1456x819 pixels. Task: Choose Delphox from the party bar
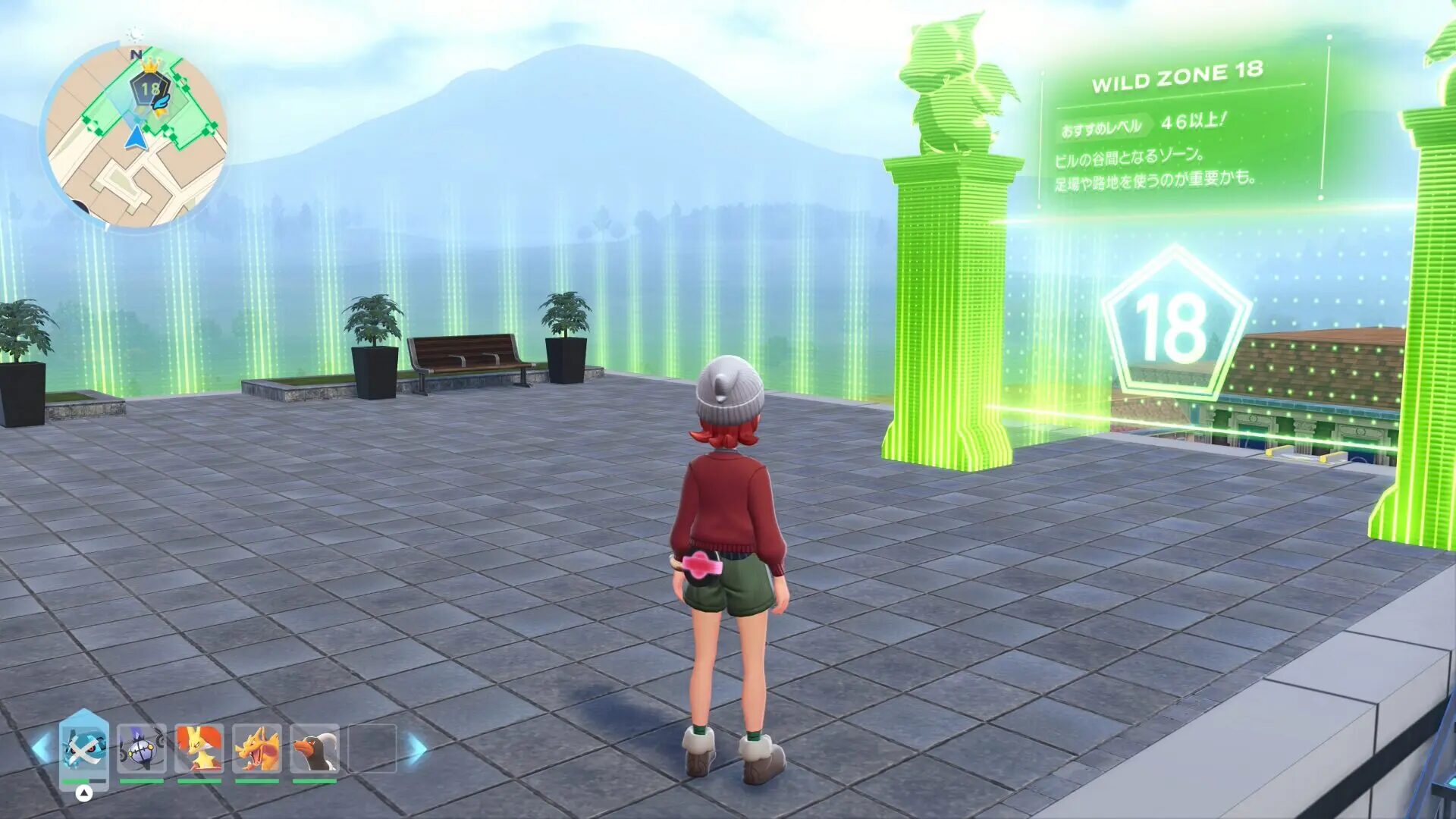coord(199,748)
